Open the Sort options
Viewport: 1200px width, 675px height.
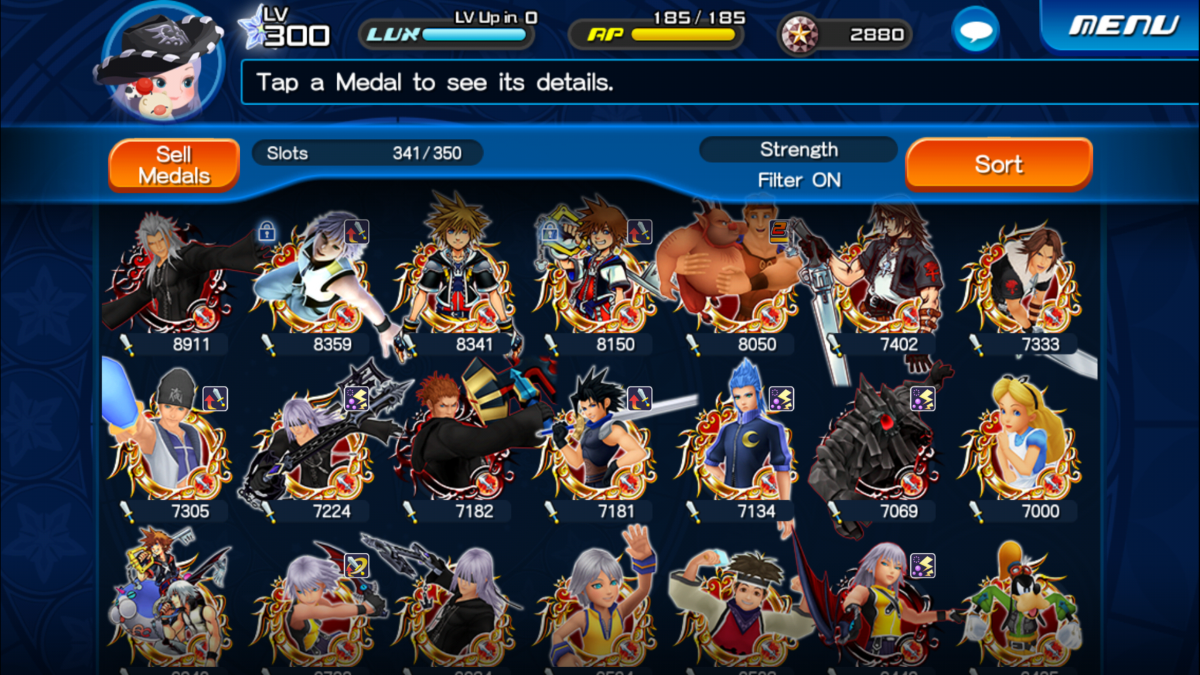998,165
